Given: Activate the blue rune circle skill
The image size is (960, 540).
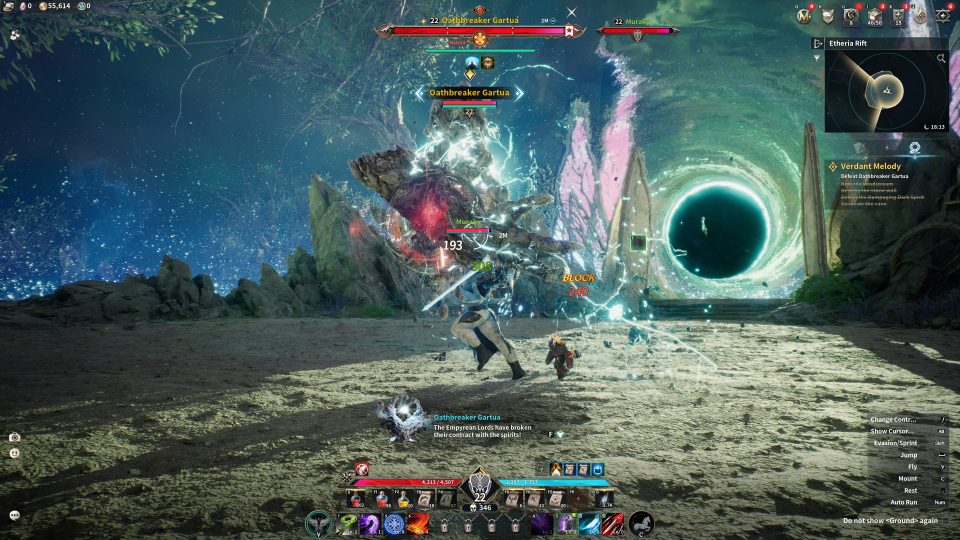Looking at the screenshot, I should 394,523.
